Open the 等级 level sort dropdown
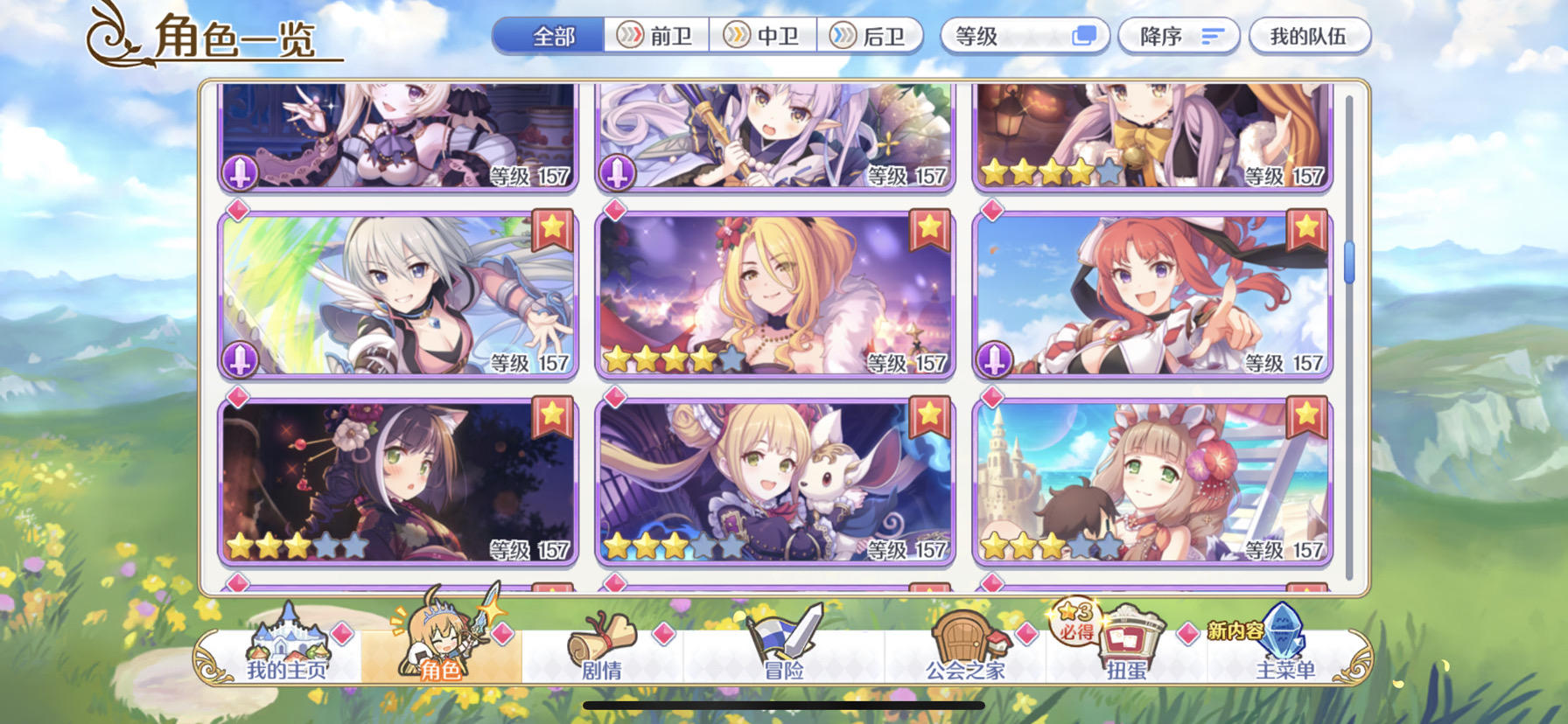1568x724 pixels. click(x=1024, y=36)
